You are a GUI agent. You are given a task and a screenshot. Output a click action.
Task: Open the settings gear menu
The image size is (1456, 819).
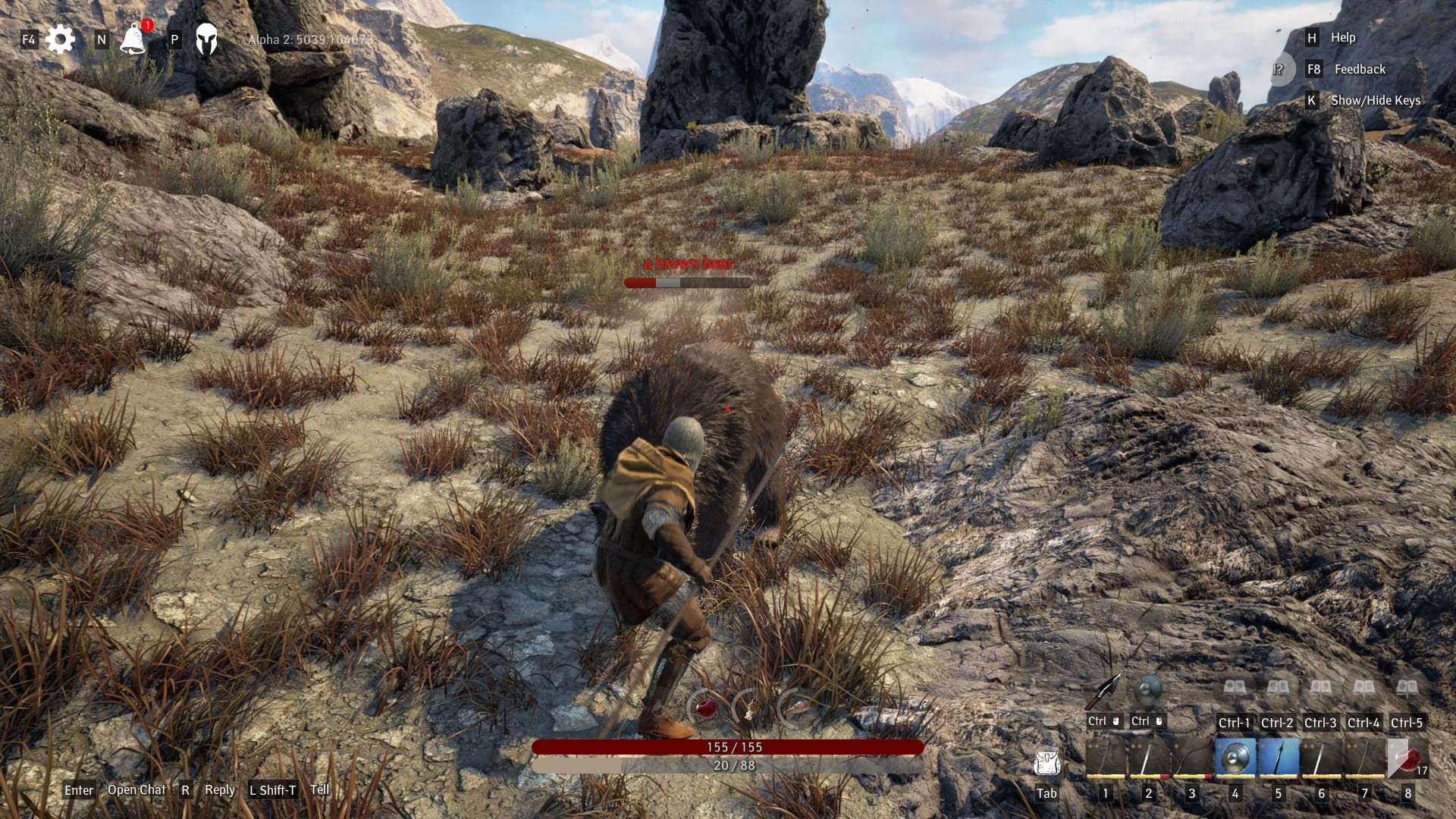point(60,39)
